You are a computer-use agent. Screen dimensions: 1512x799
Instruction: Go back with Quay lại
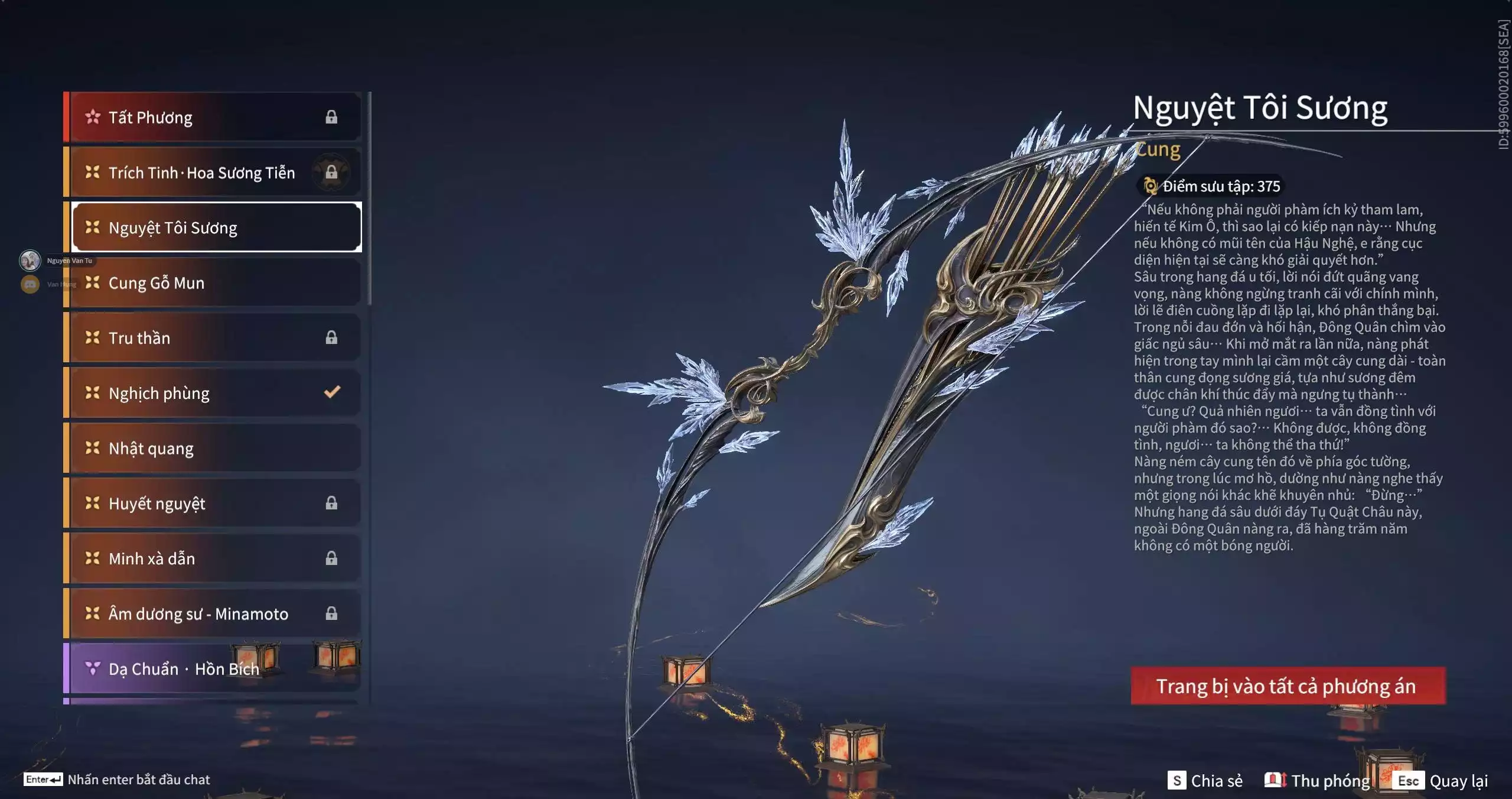(1441, 781)
